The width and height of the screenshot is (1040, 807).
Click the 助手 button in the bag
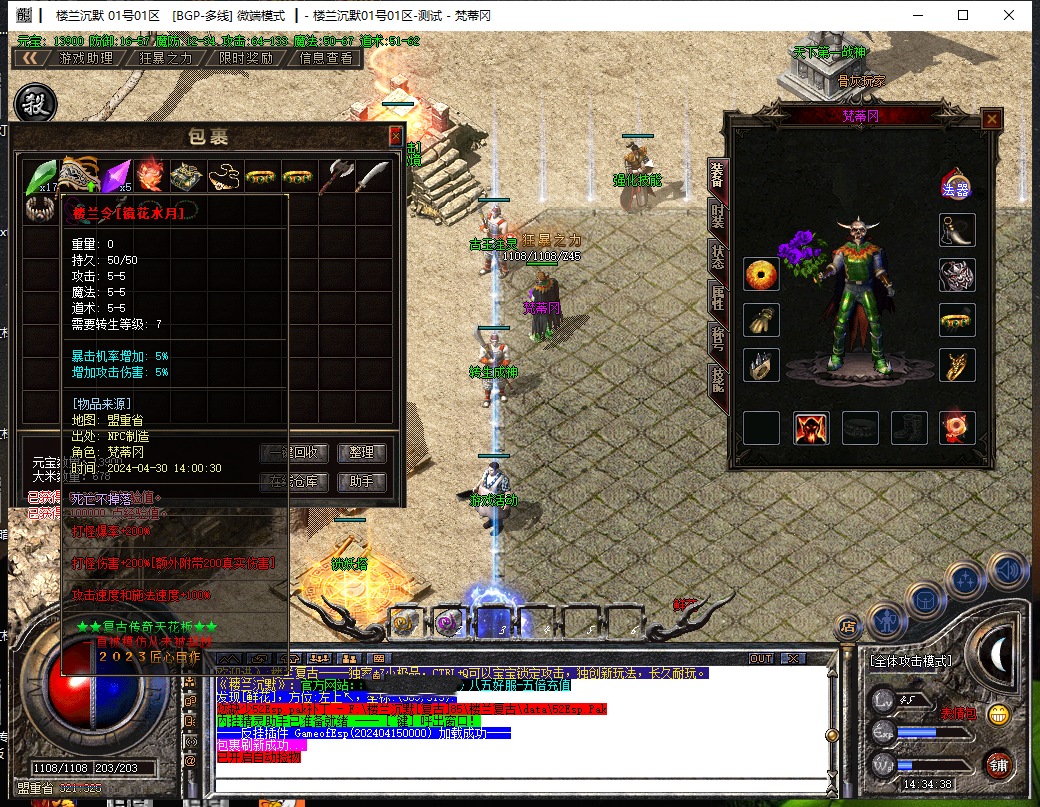coord(361,482)
